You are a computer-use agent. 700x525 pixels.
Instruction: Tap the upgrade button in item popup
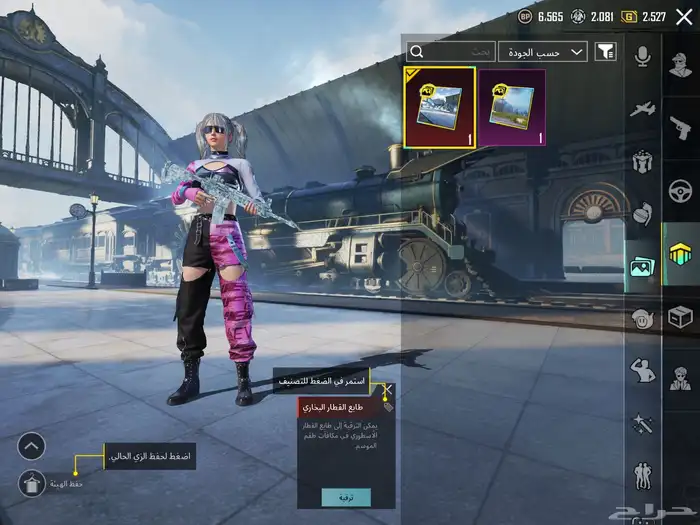(346, 497)
